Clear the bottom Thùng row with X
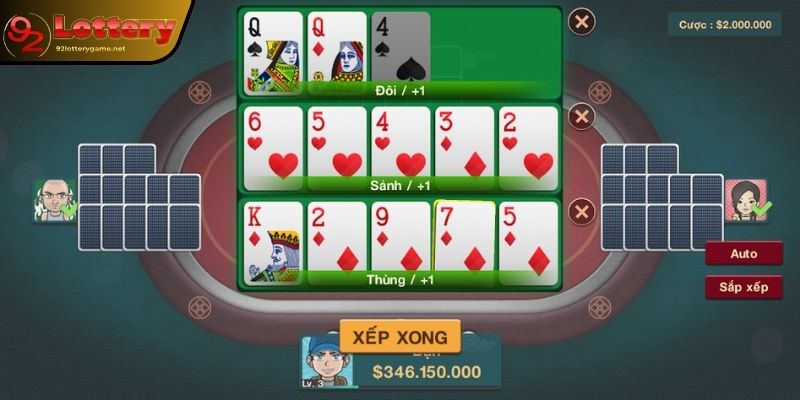Screen dimensions: 800x400 [x=582, y=212]
